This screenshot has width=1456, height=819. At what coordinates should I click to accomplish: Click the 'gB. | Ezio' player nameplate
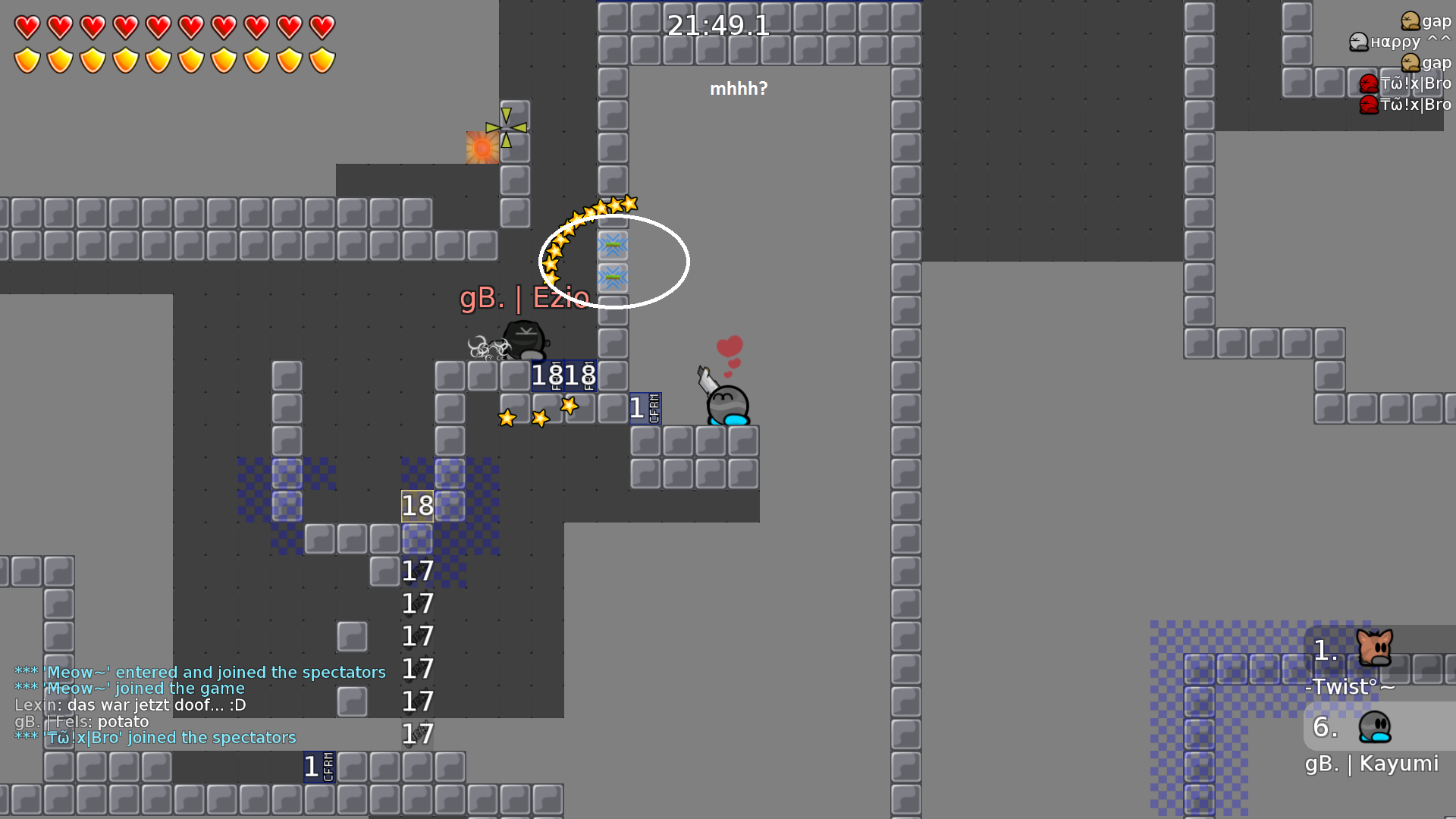point(524,299)
